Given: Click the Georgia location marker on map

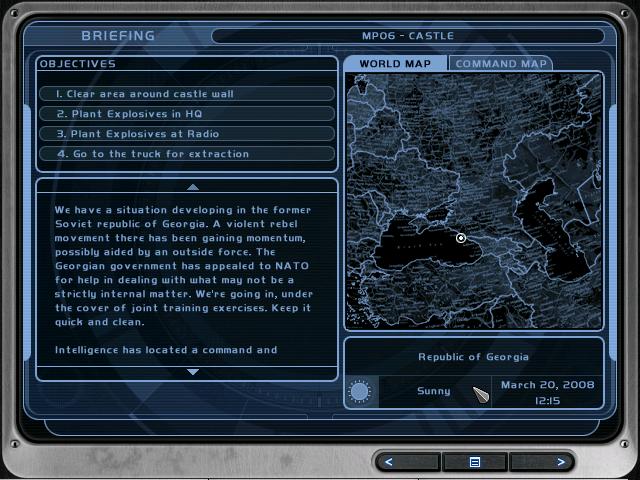Looking at the screenshot, I should pos(461,238).
